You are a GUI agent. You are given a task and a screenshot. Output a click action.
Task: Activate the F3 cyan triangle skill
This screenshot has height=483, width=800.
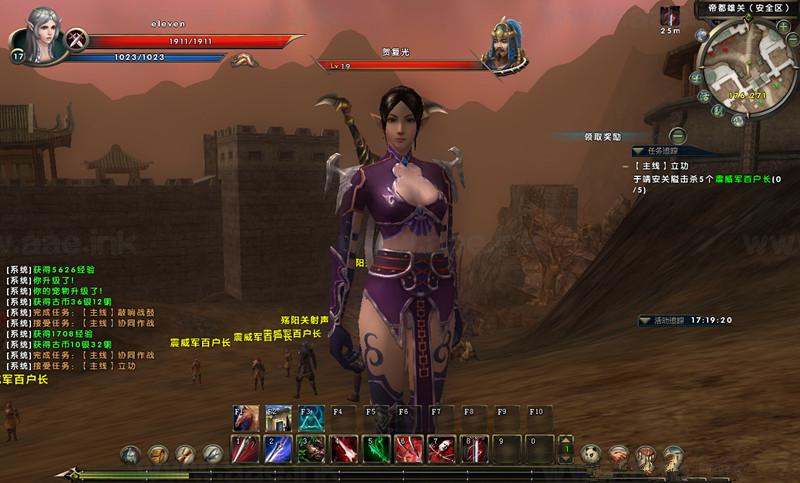(310, 416)
